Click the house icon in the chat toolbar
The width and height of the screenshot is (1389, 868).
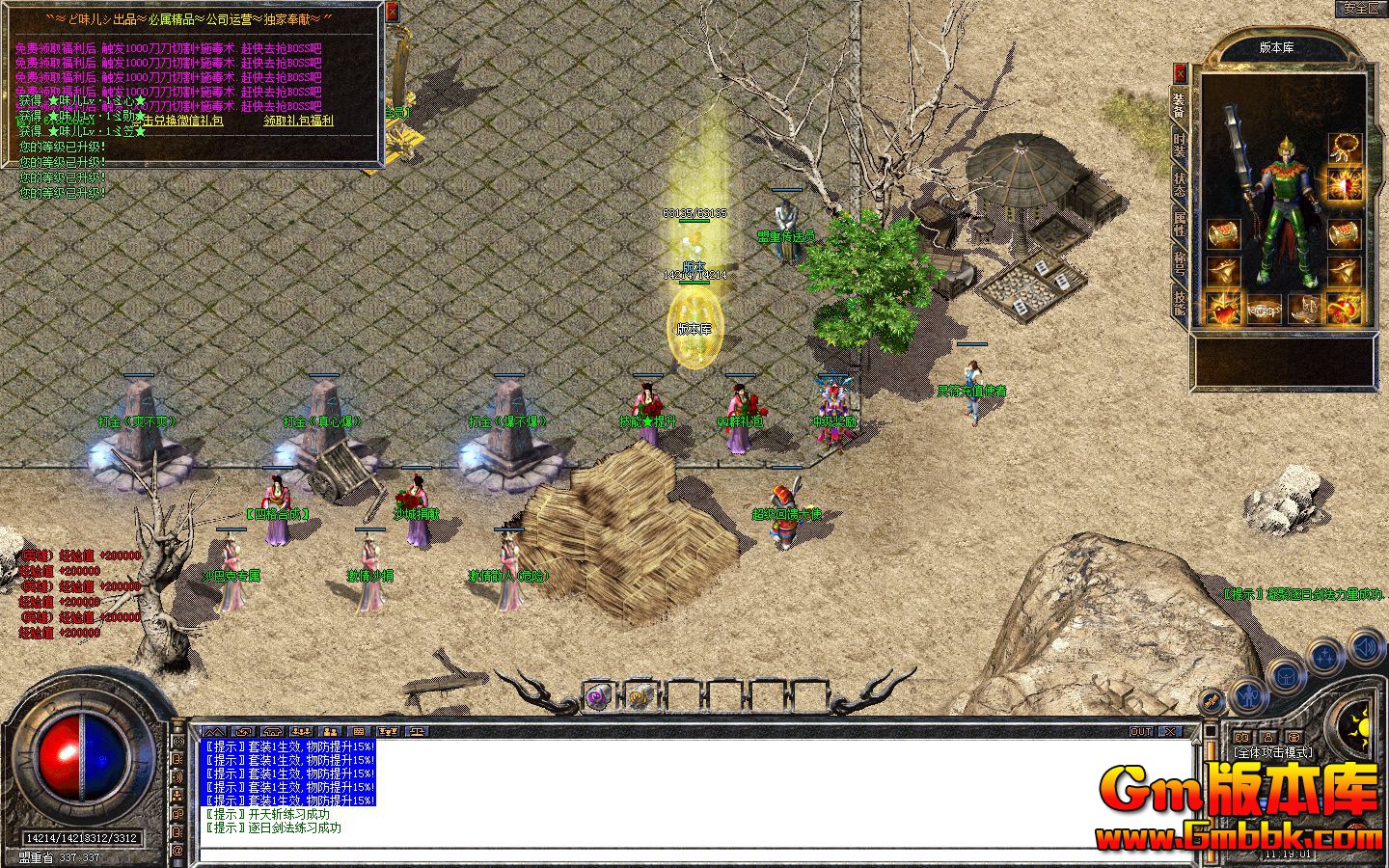(272, 731)
